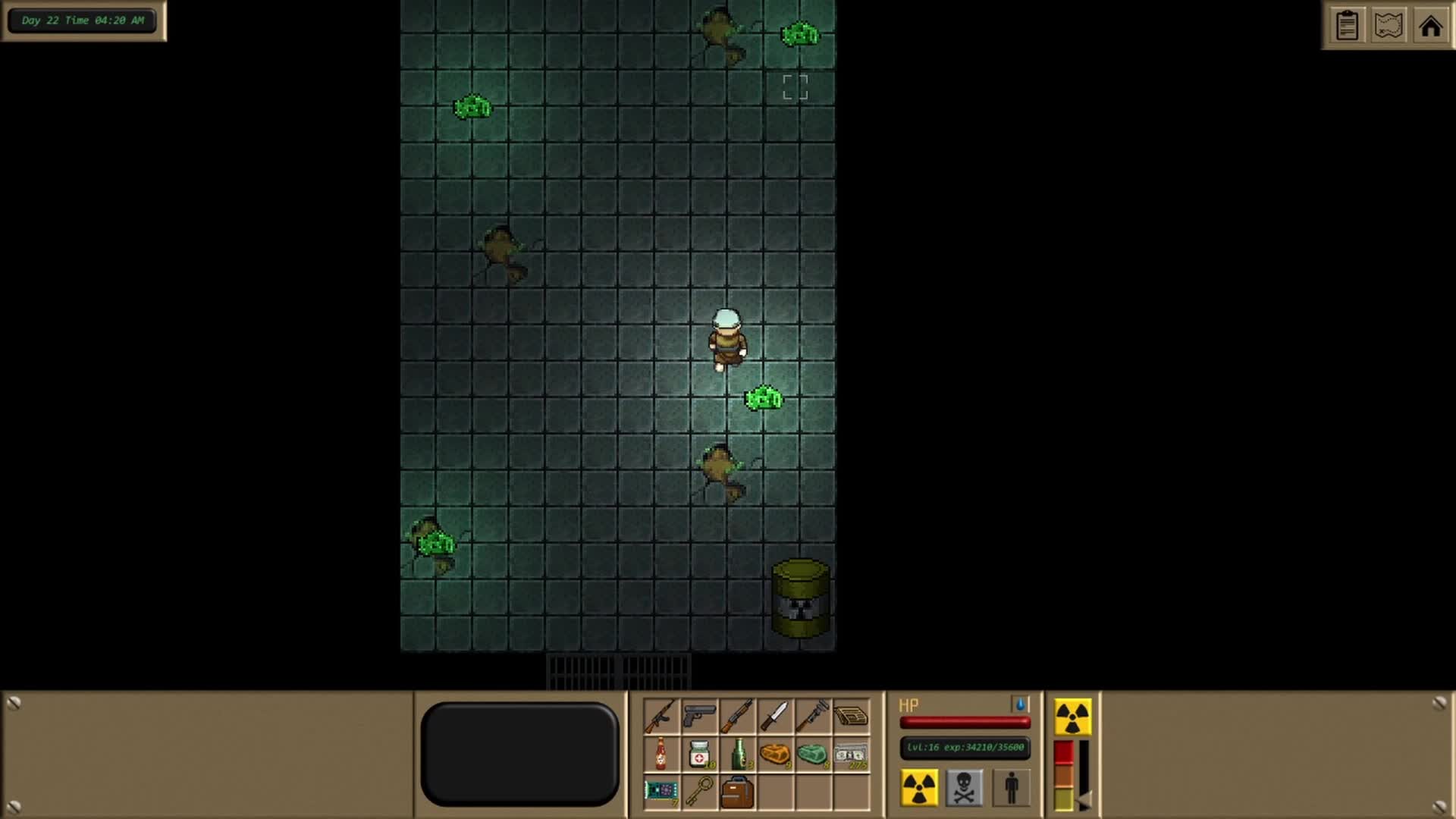Viewport: 1456px width, 819px height.
Task: Open the newspaper item
Action: coord(851,716)
